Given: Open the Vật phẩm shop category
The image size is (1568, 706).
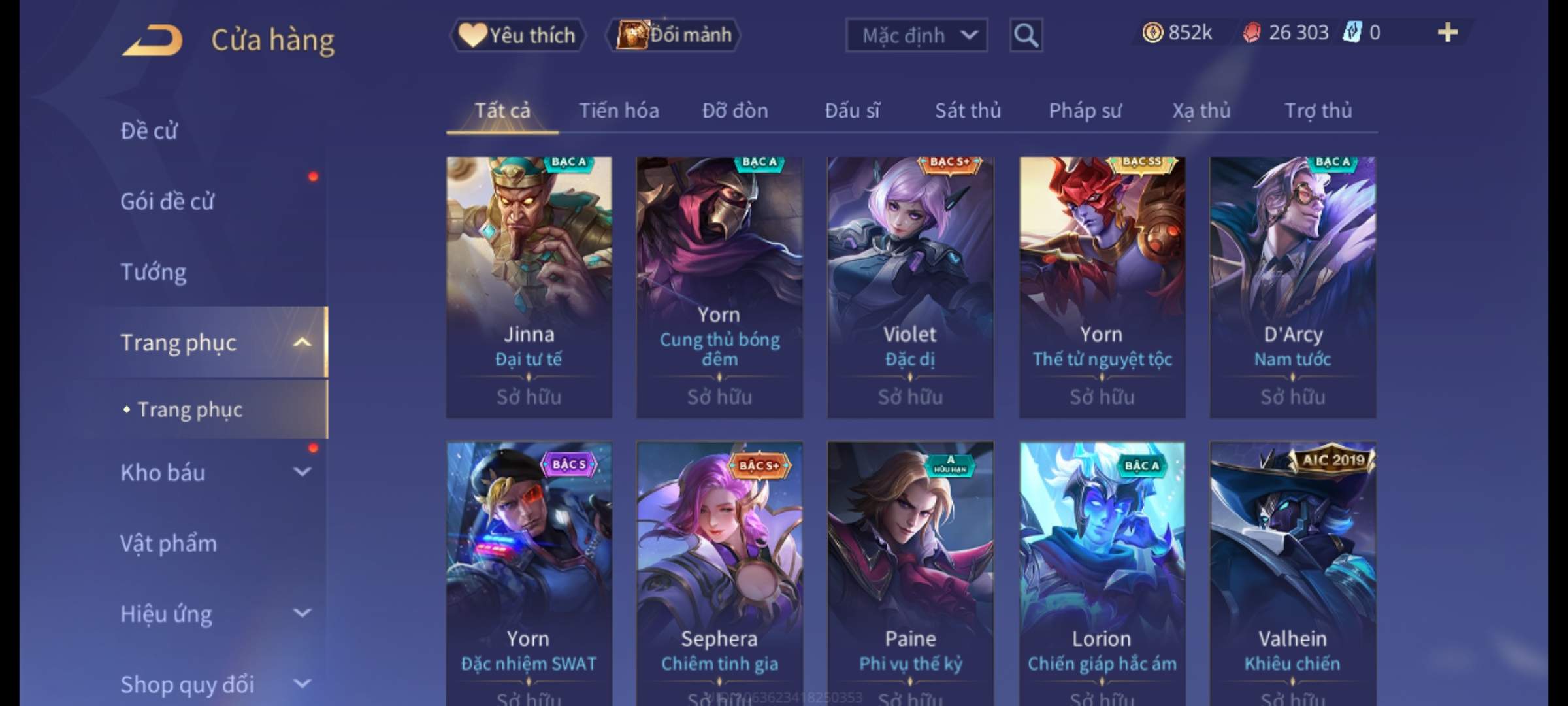Looking at the screenshot, I should coord(169,543).
